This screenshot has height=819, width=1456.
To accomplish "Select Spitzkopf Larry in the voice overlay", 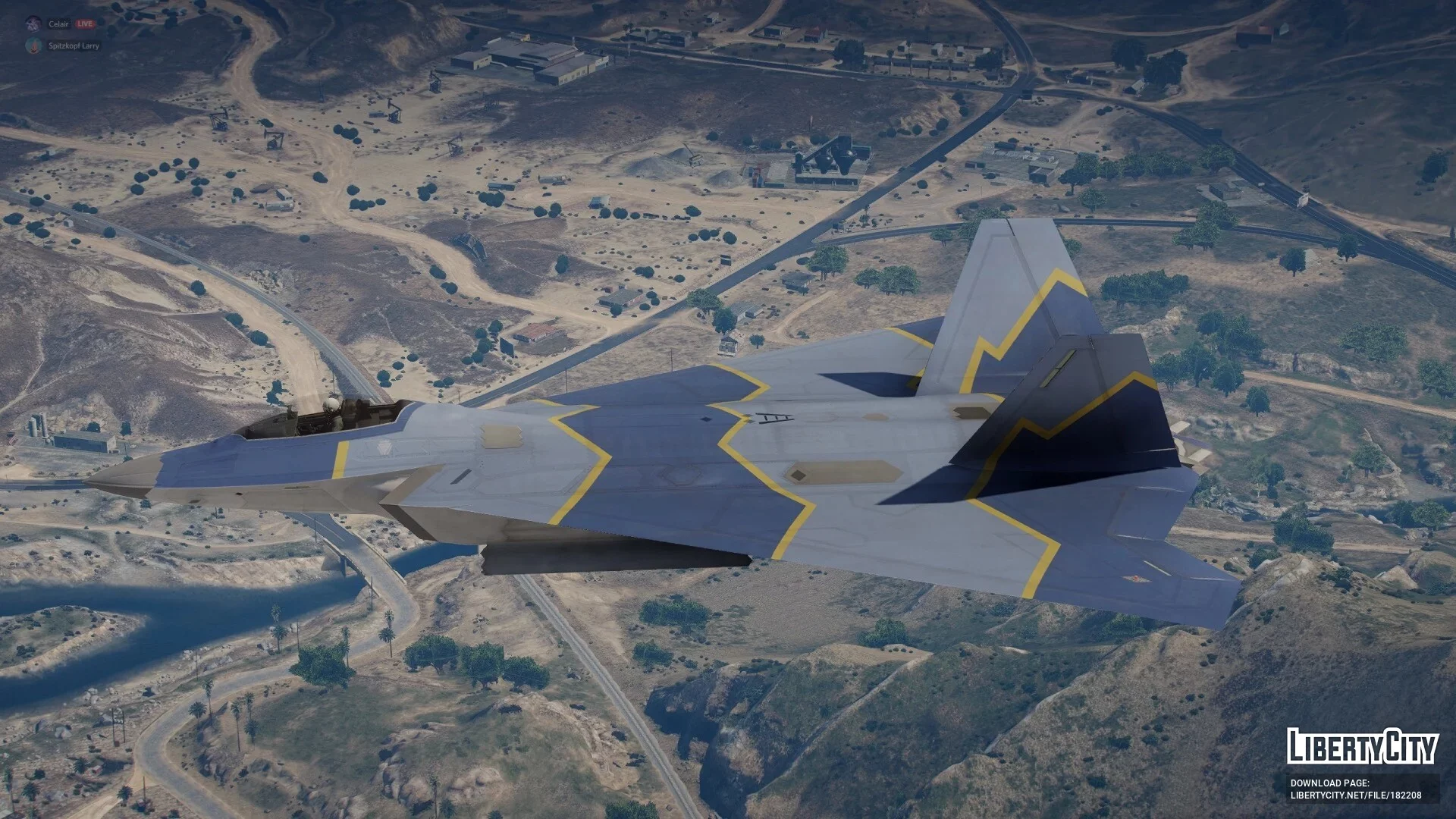I will [x=74, y=46].
